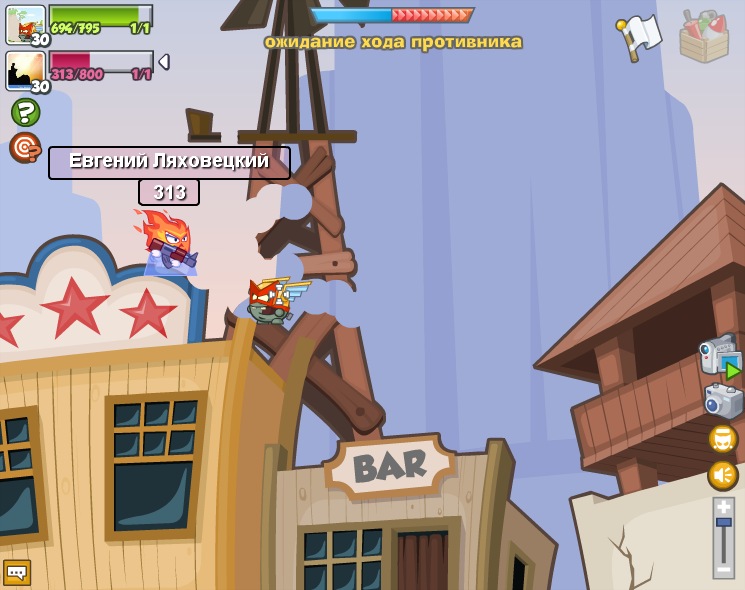Open the weapons crate inventory

point(703,36)
